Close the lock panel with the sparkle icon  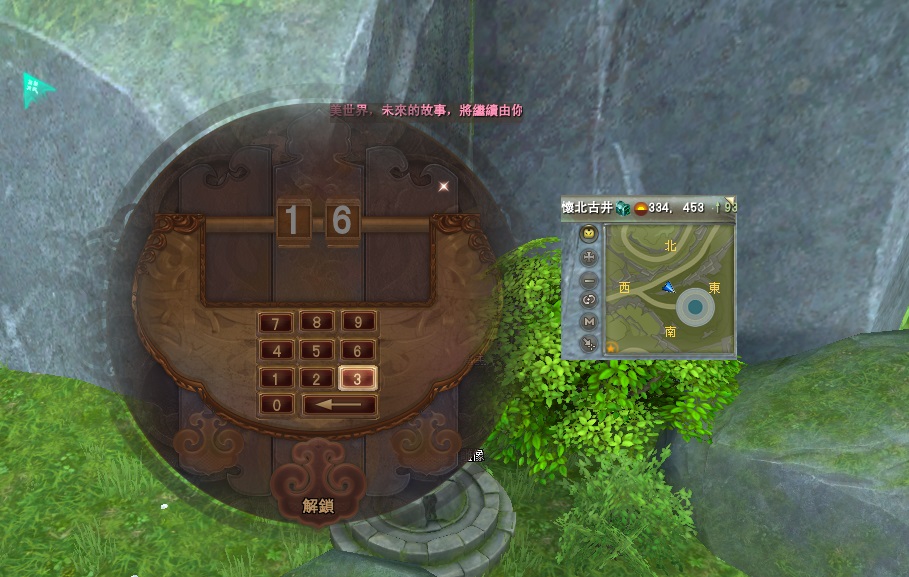[443, 185]
